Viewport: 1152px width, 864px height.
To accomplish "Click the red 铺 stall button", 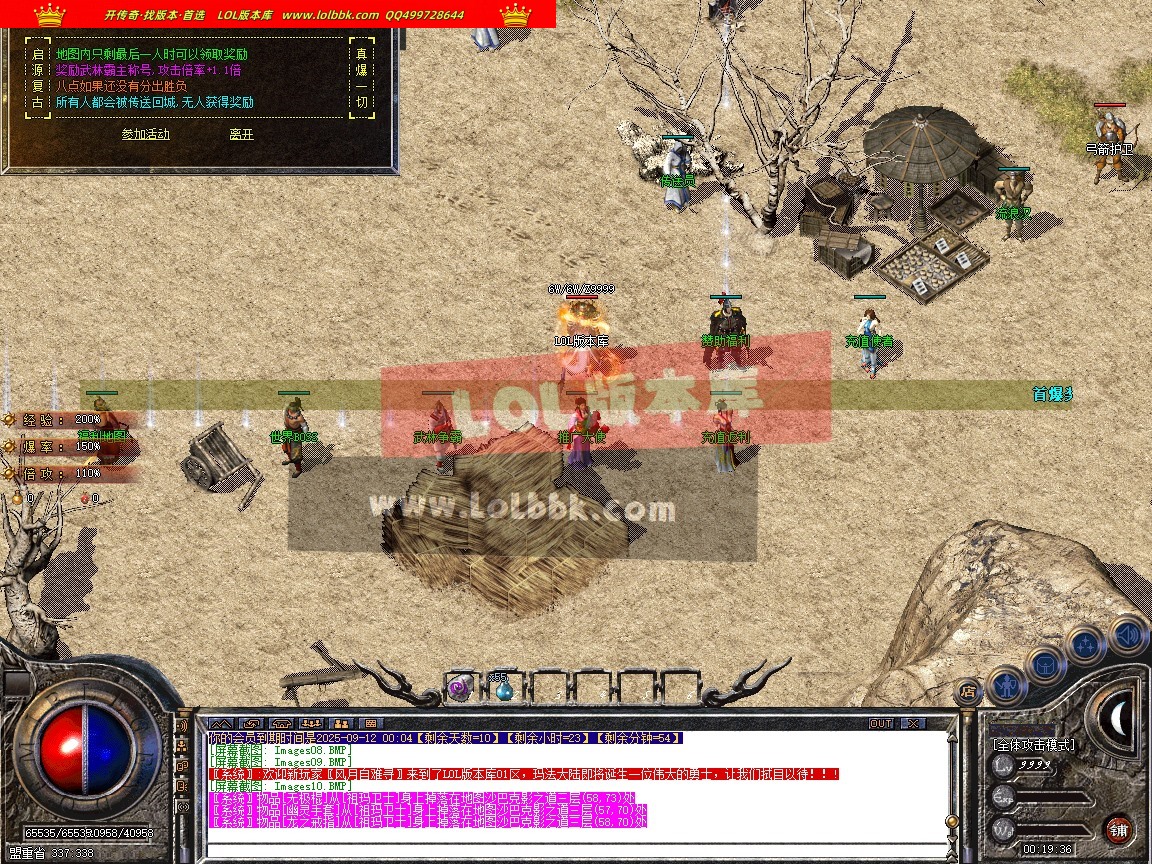I will [1118, 829].
